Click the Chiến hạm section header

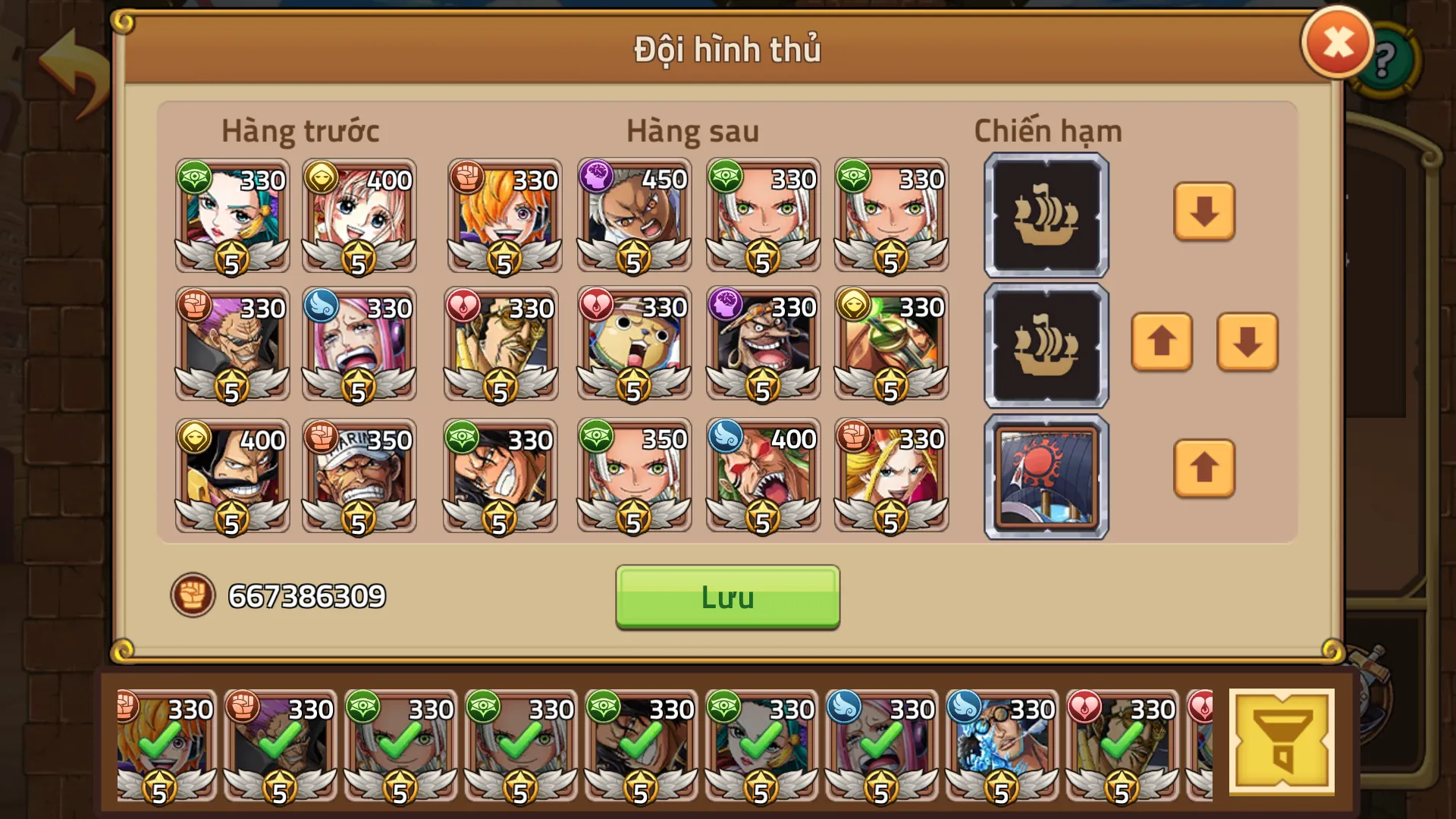(1048, 130)
